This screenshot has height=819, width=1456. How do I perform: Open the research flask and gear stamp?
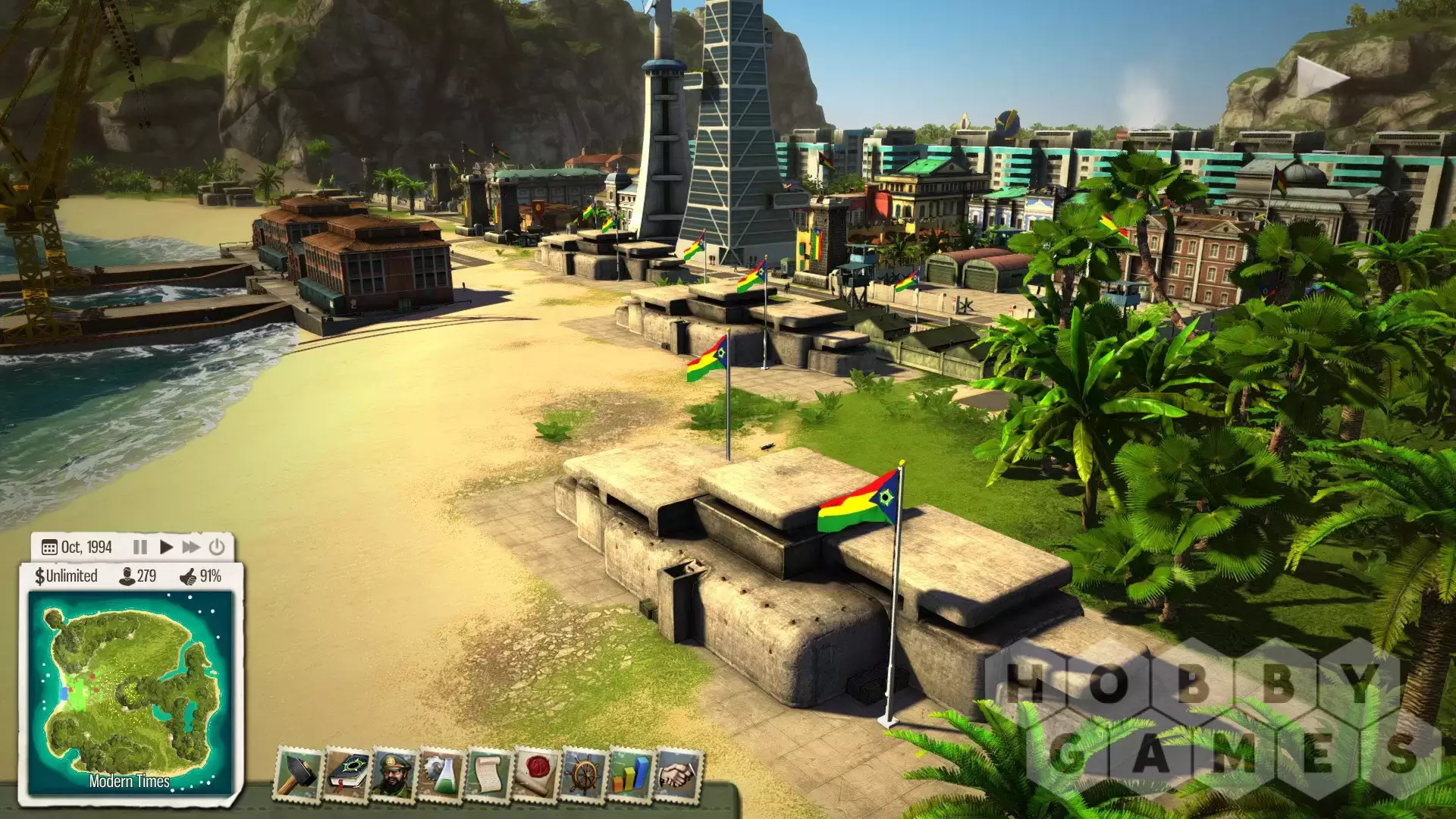(441, 773)
